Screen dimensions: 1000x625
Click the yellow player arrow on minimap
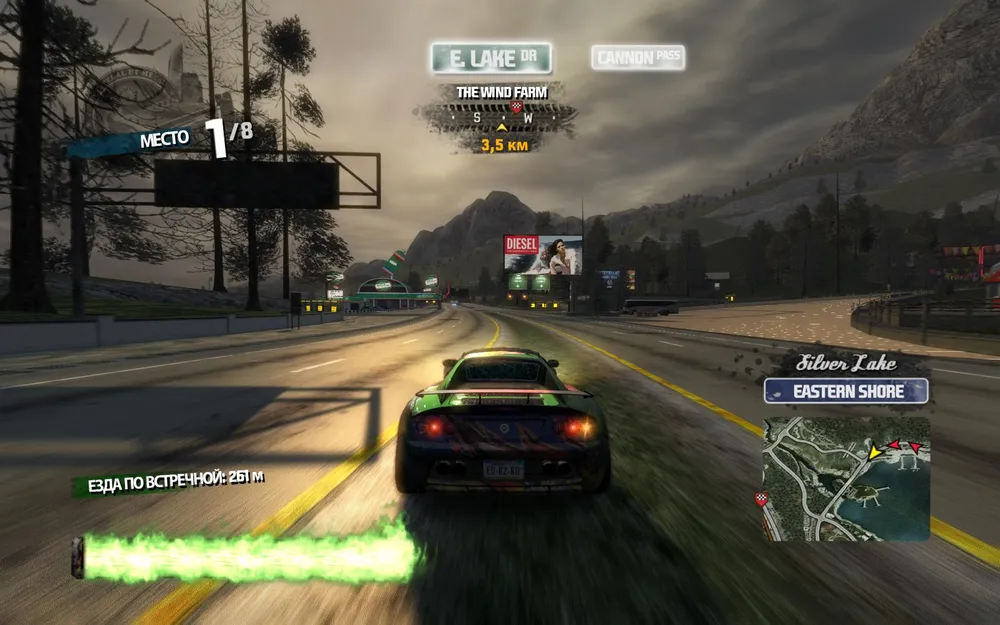tap(875, 452)
